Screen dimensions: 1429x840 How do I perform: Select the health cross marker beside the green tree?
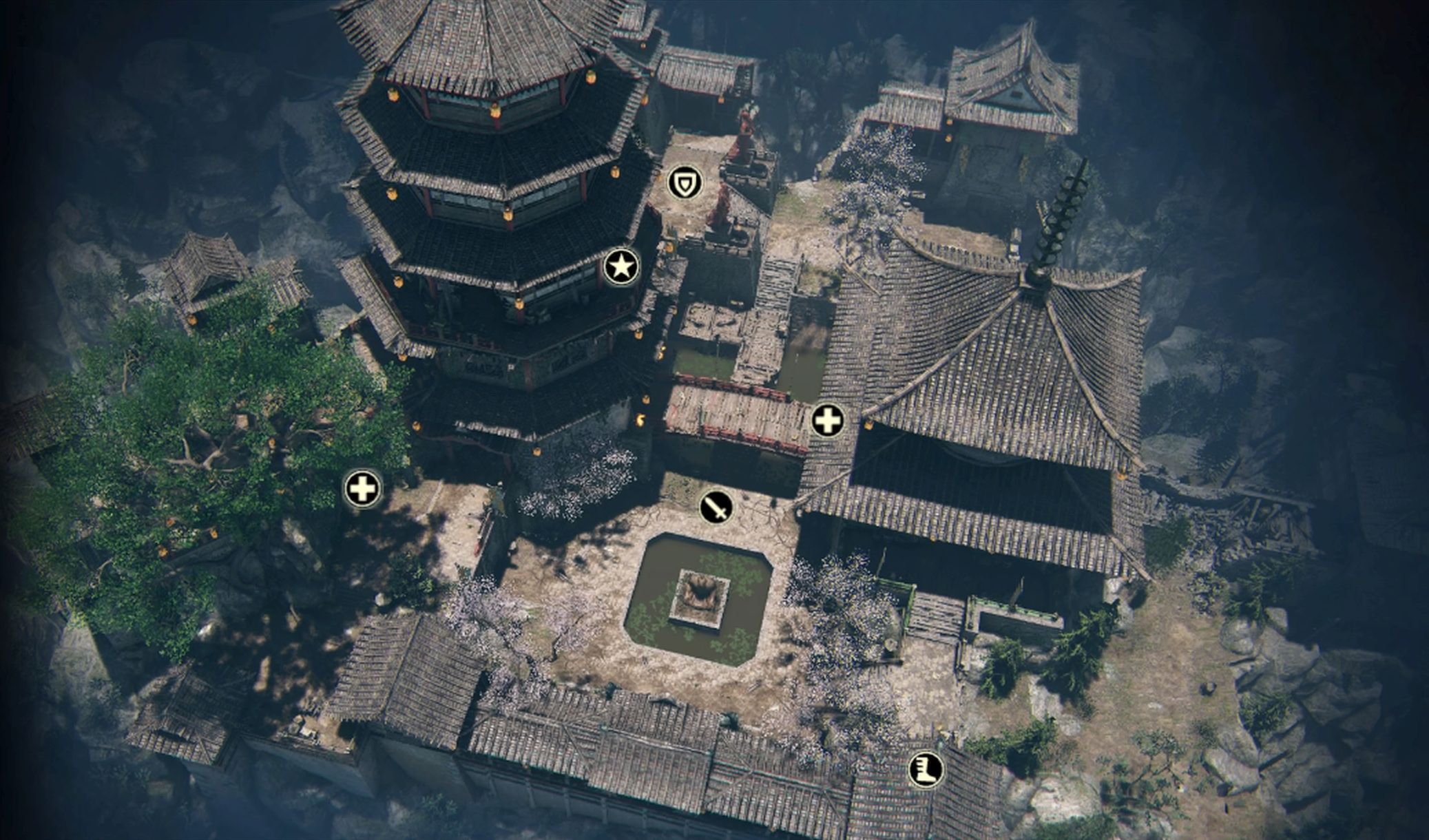click(x=362, y=490)
